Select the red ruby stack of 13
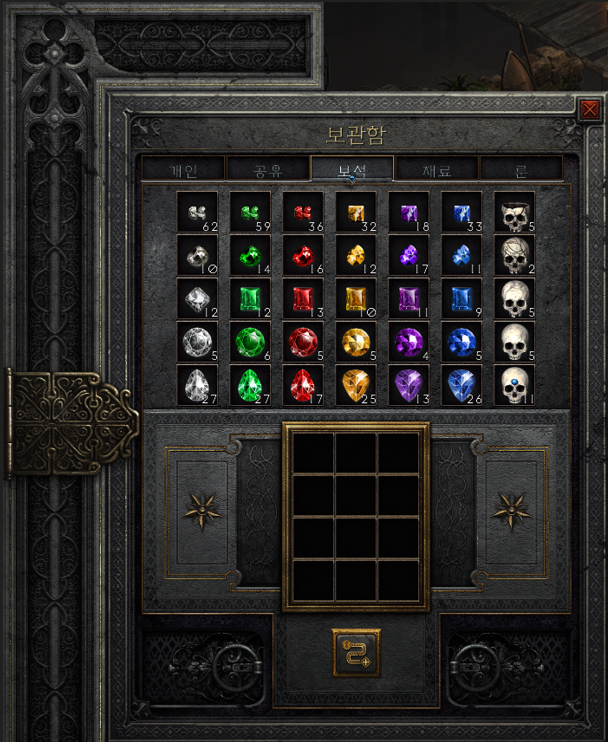608x742 pixels. (x=303, y=299)
